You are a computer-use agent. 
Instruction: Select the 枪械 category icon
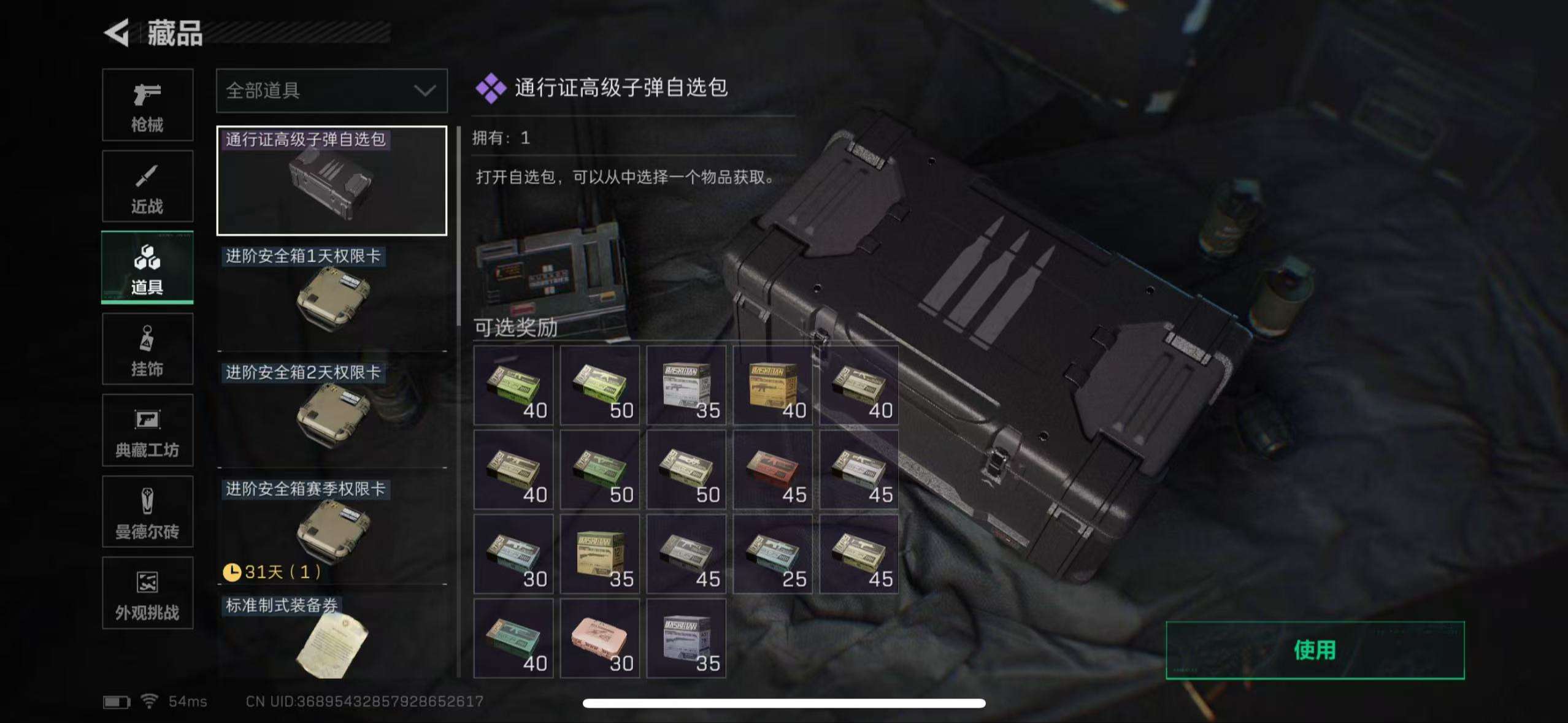(x=147, y=104)
